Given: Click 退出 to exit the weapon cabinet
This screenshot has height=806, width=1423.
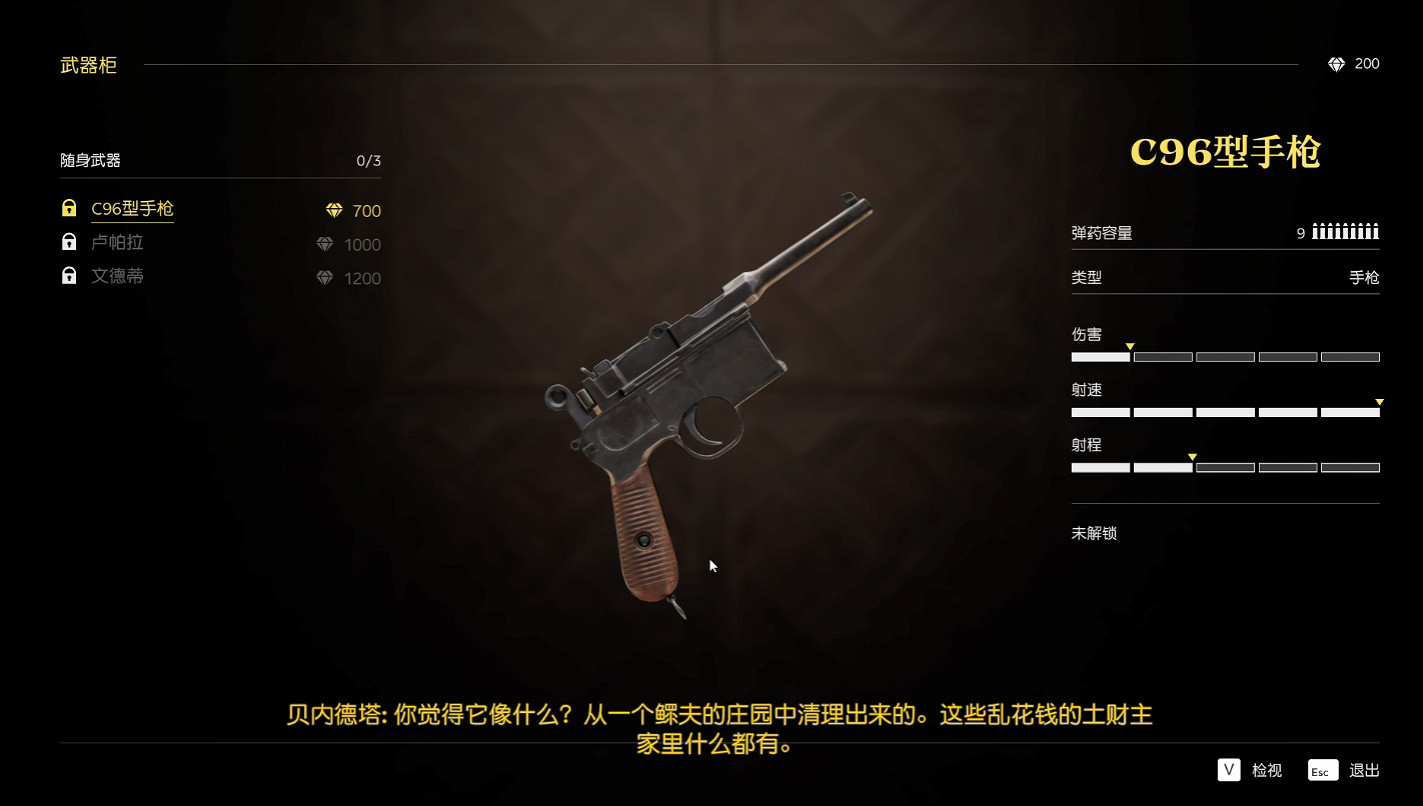Looking at the screenshot, I should [1363, 770].
